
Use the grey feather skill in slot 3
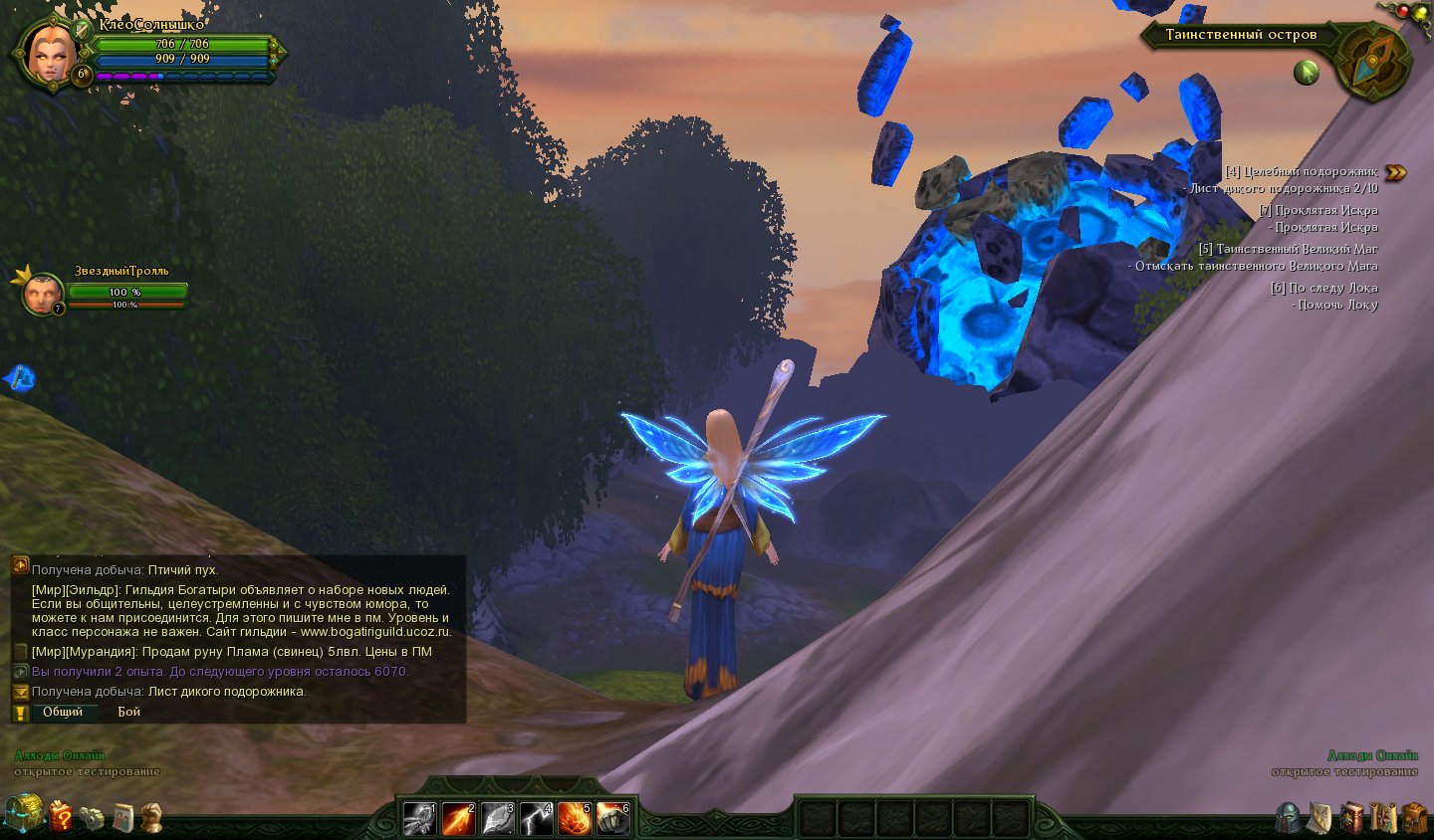pyautogui.click(x=497, y=818)
